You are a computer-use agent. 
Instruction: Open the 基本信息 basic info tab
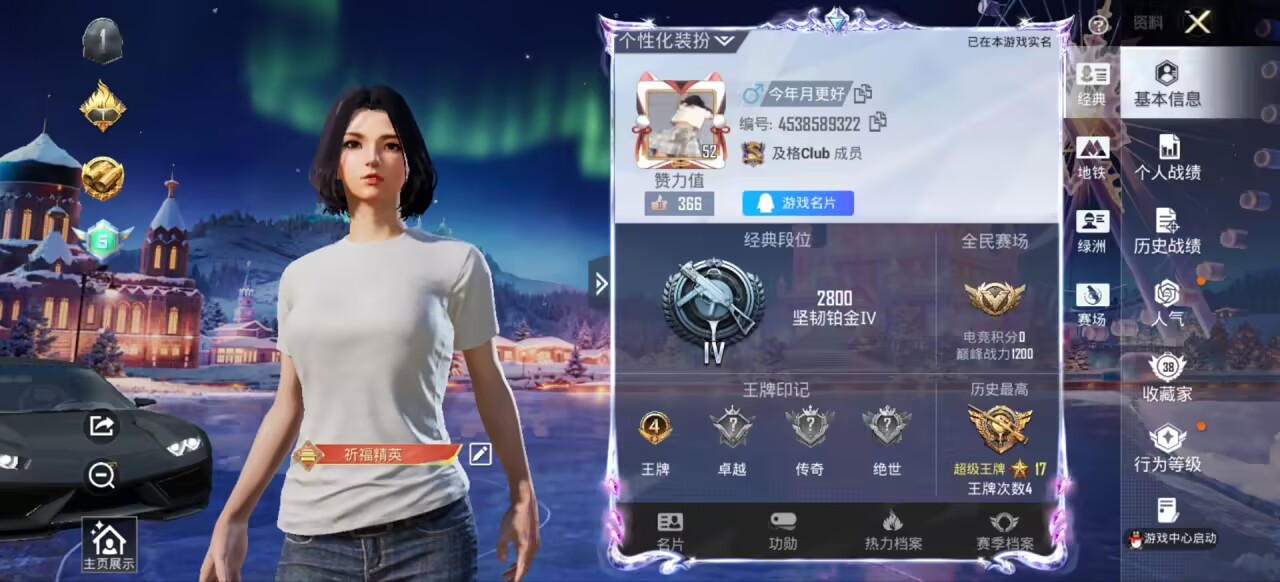pos(1167,84)
